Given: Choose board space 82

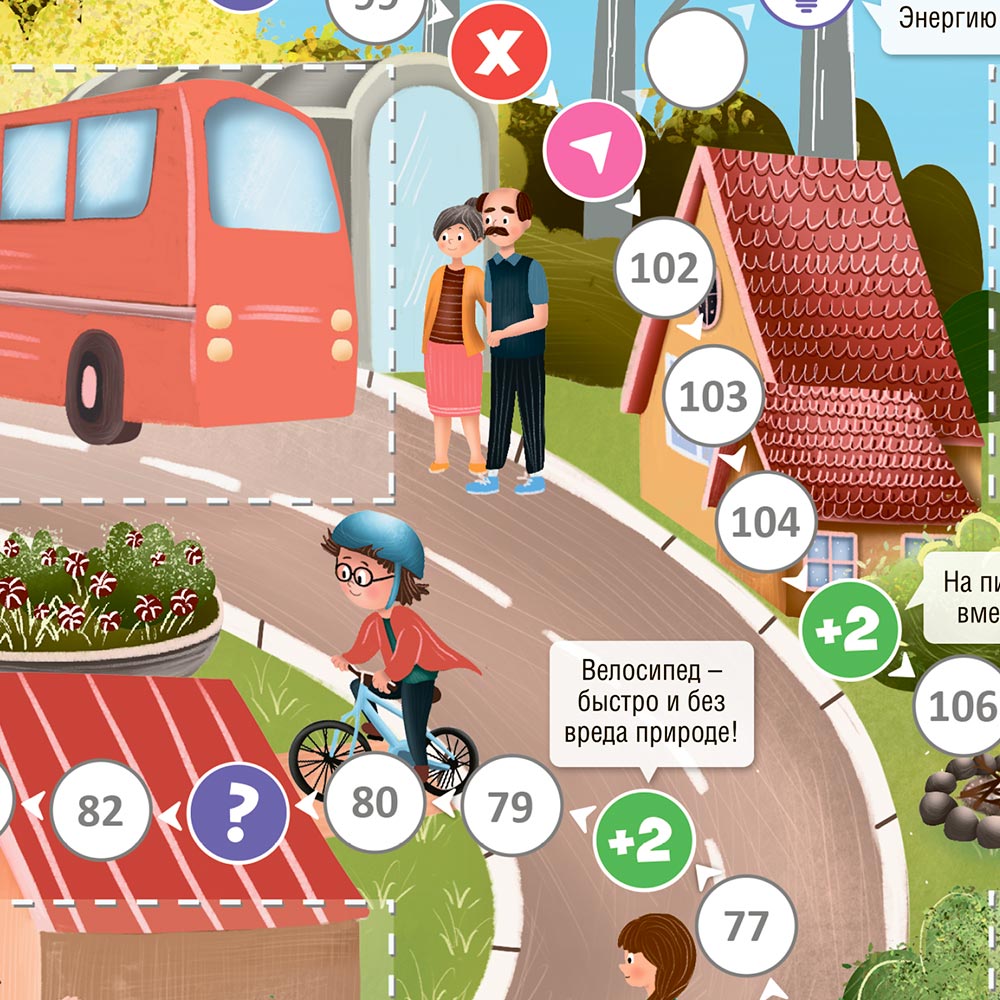Looking at the screenshot, I should click(101, 811).
